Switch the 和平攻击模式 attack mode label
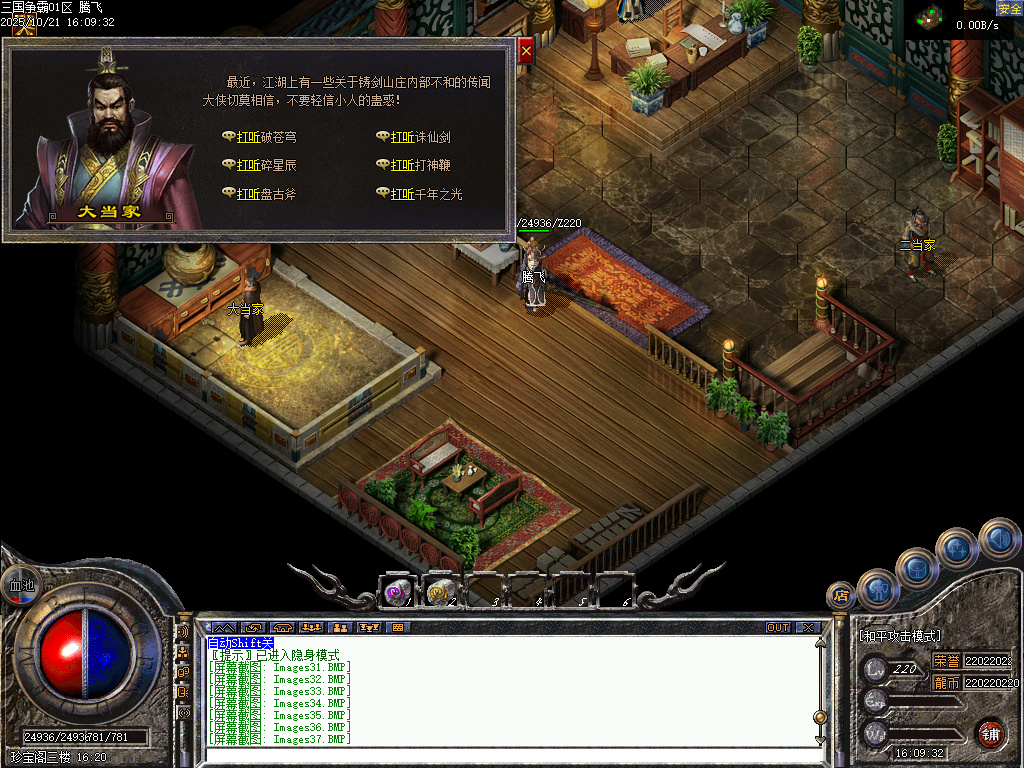 click(x=901, y=636)
